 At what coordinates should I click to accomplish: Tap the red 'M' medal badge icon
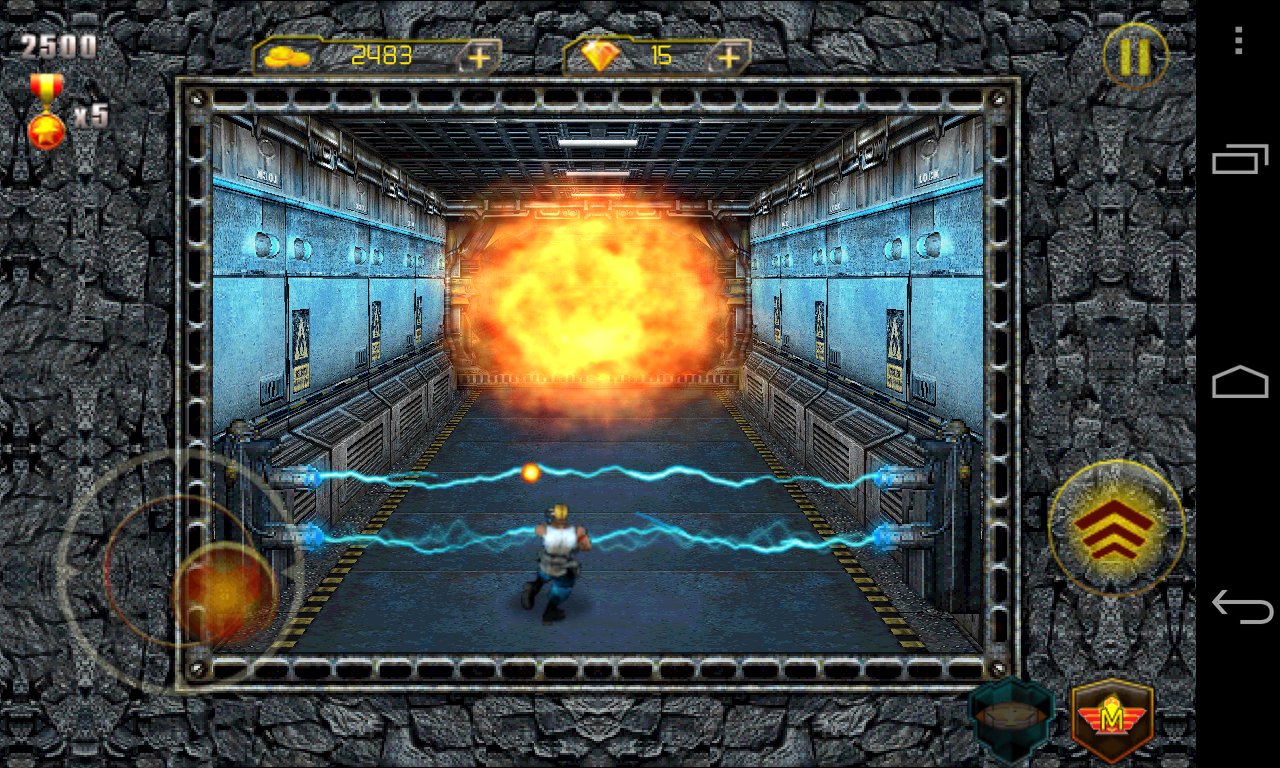tap(1113, 715)
